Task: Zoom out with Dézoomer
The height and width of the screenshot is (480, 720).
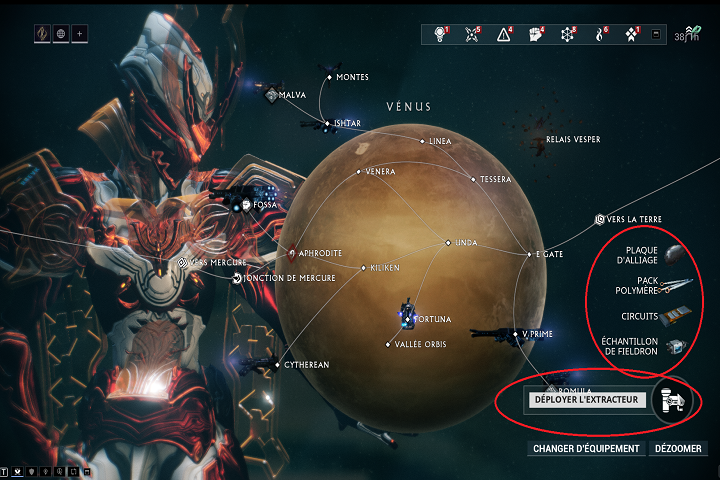Action: 681,449
